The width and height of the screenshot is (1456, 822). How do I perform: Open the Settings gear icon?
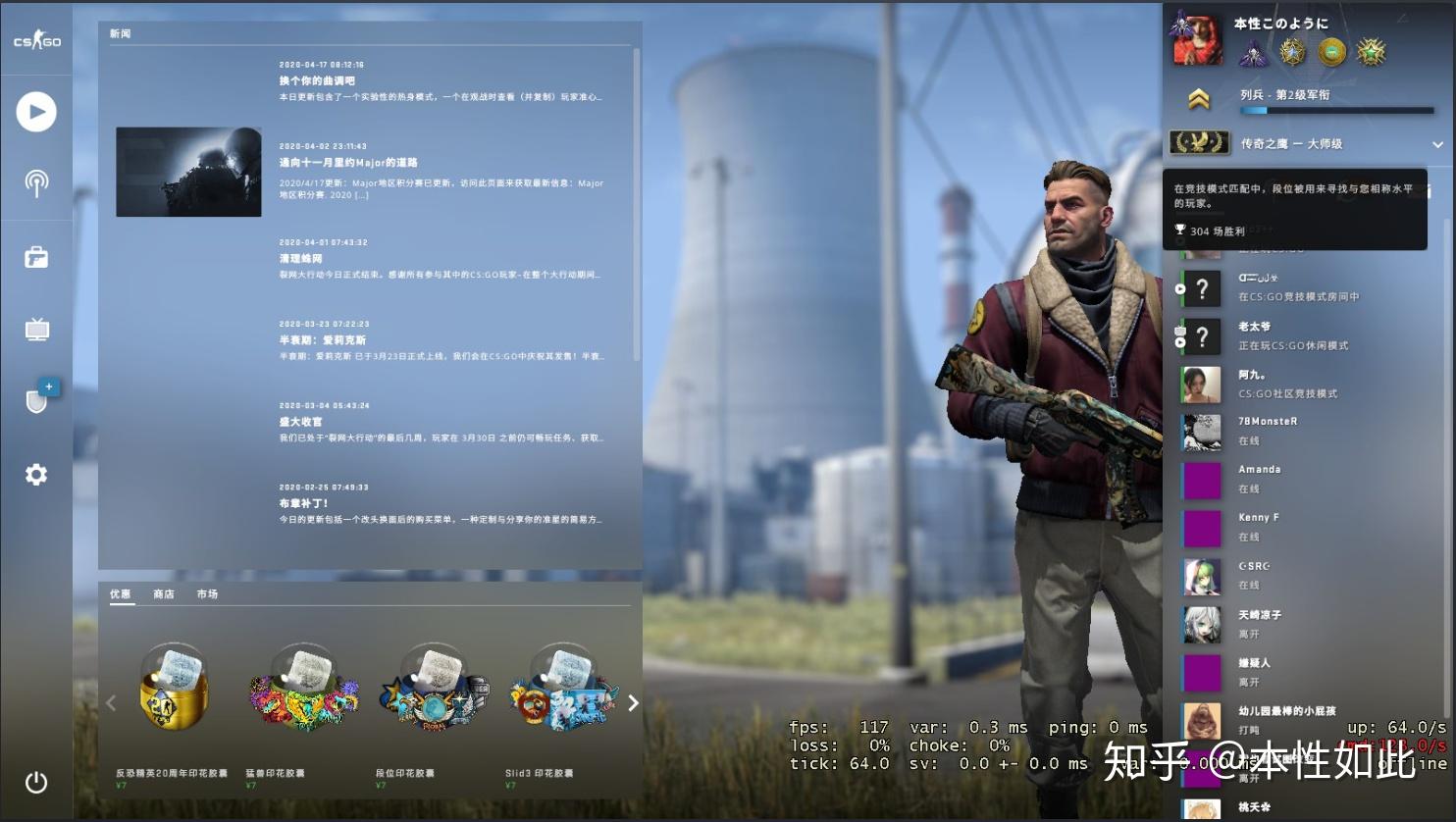pyautogui.click(x=36, y=474)
